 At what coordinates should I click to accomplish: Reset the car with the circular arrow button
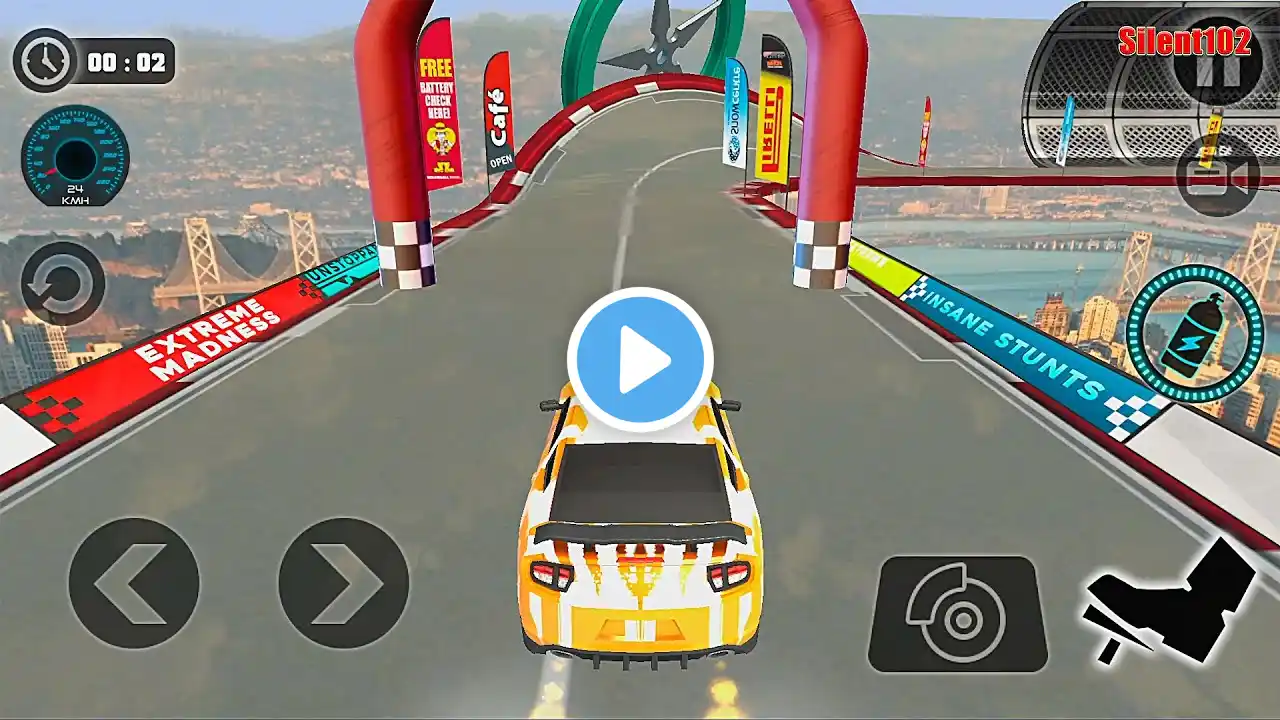[62, 283]
